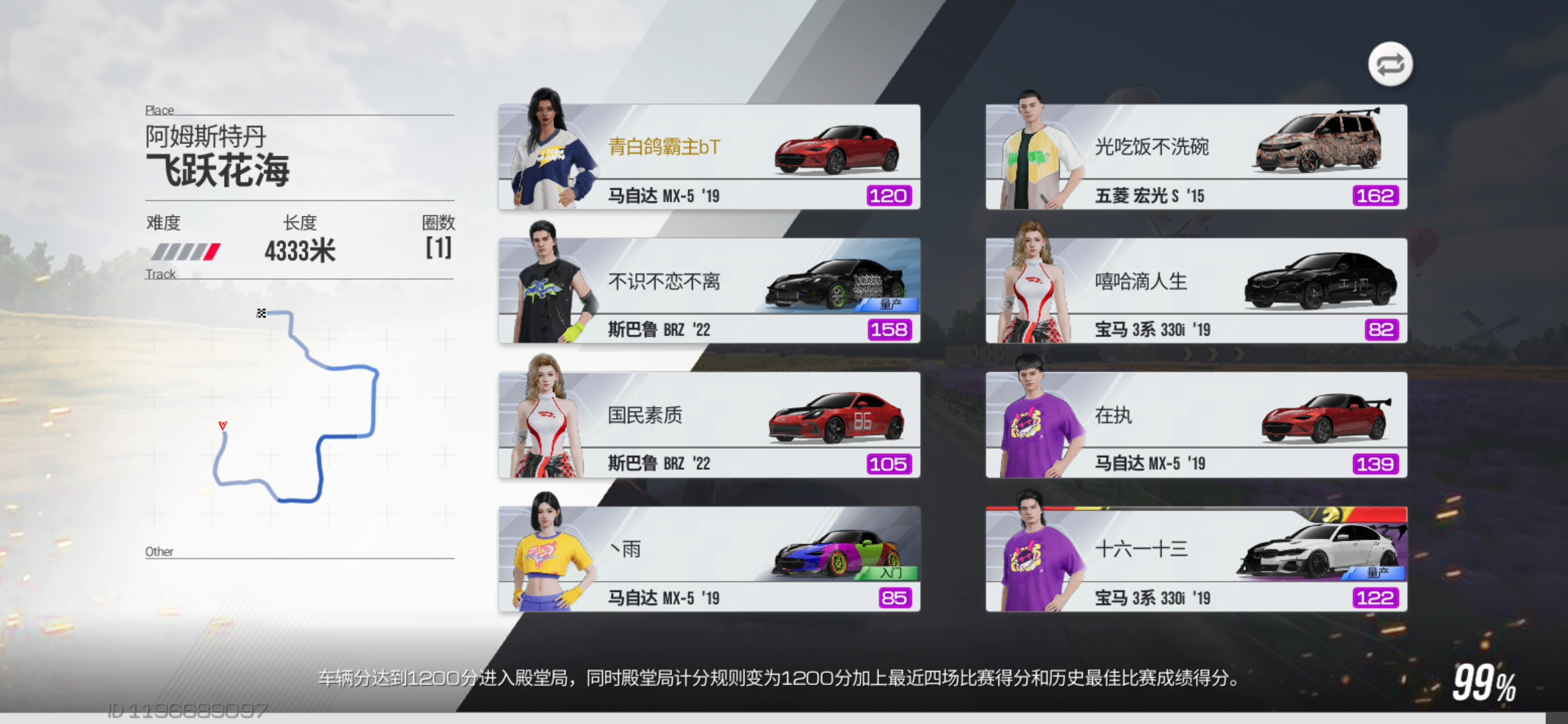
Task: Expand the Other section on the left panel
Action: point(159,551)
